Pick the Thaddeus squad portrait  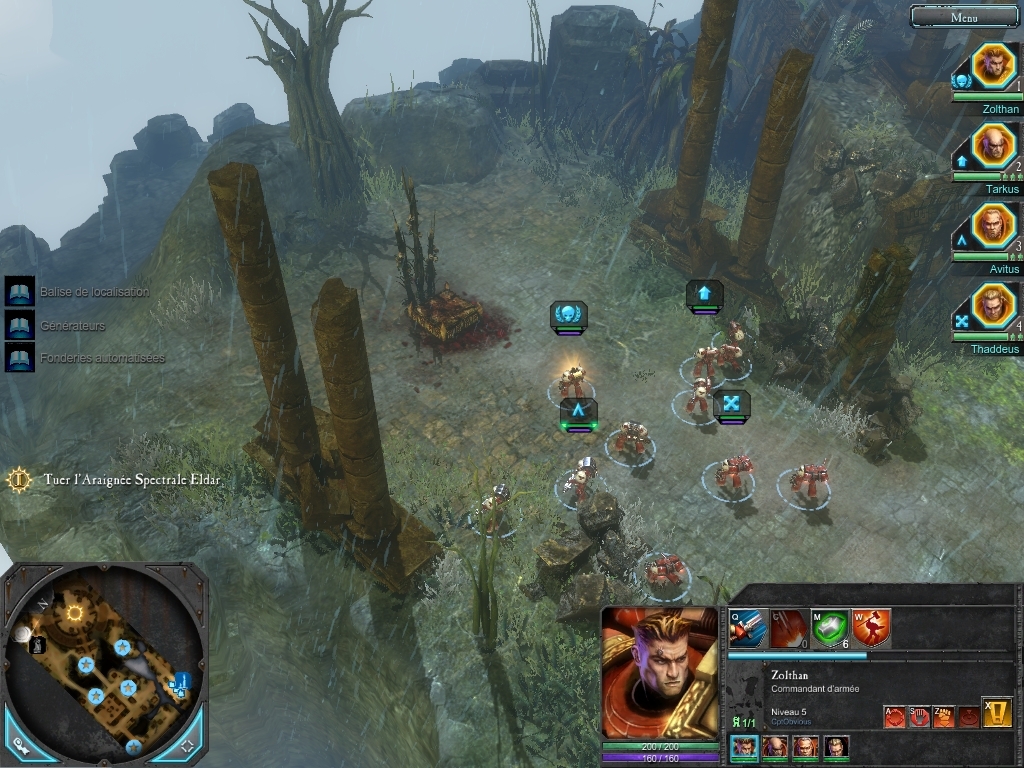click(x=993, y=306)
